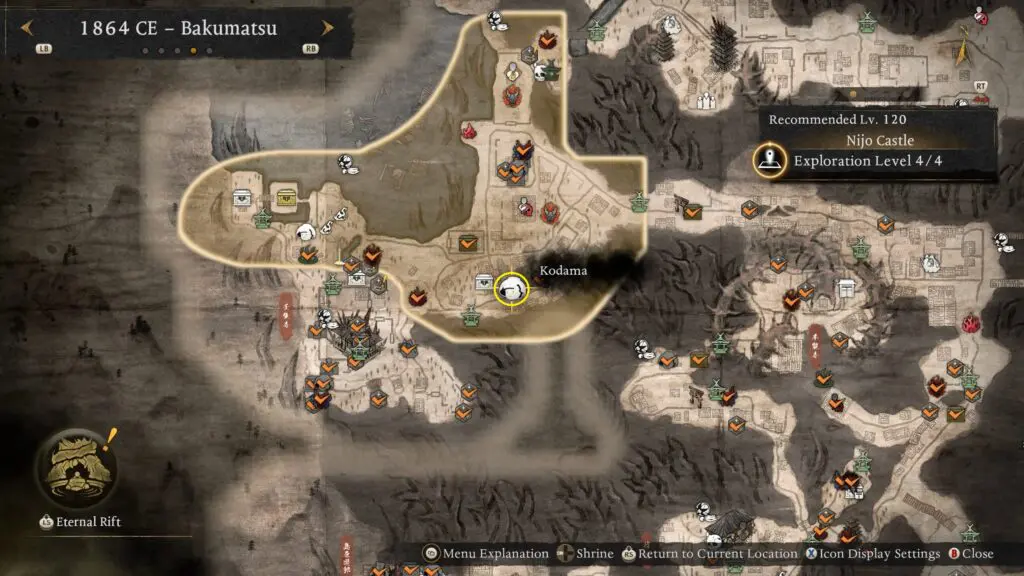Select the golden treasure chest marker

pyautogui.click(x=287, y=196)
